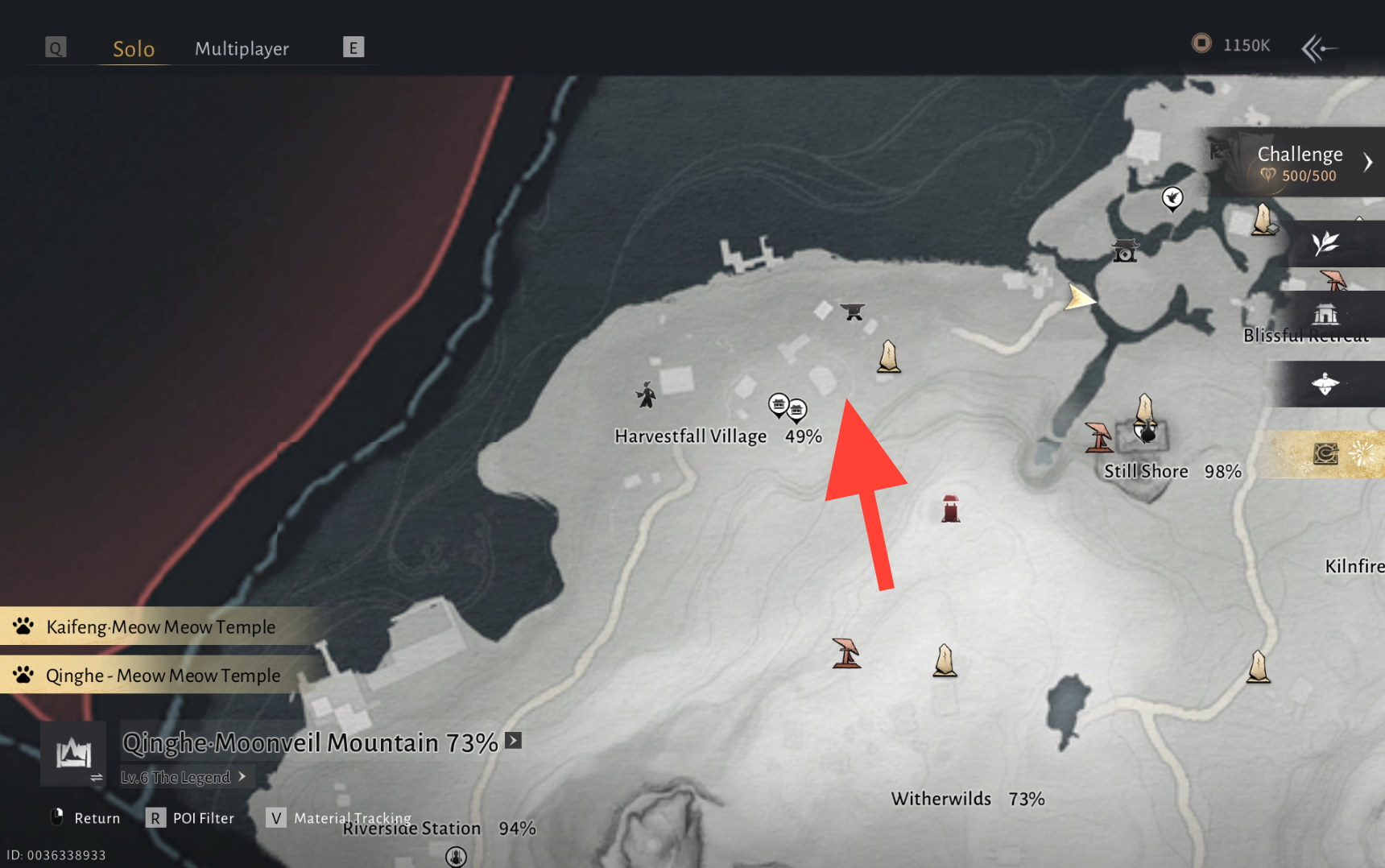Open the POI Filter
Viewport: 1385px width, 868px height.
tap(190, 818)
